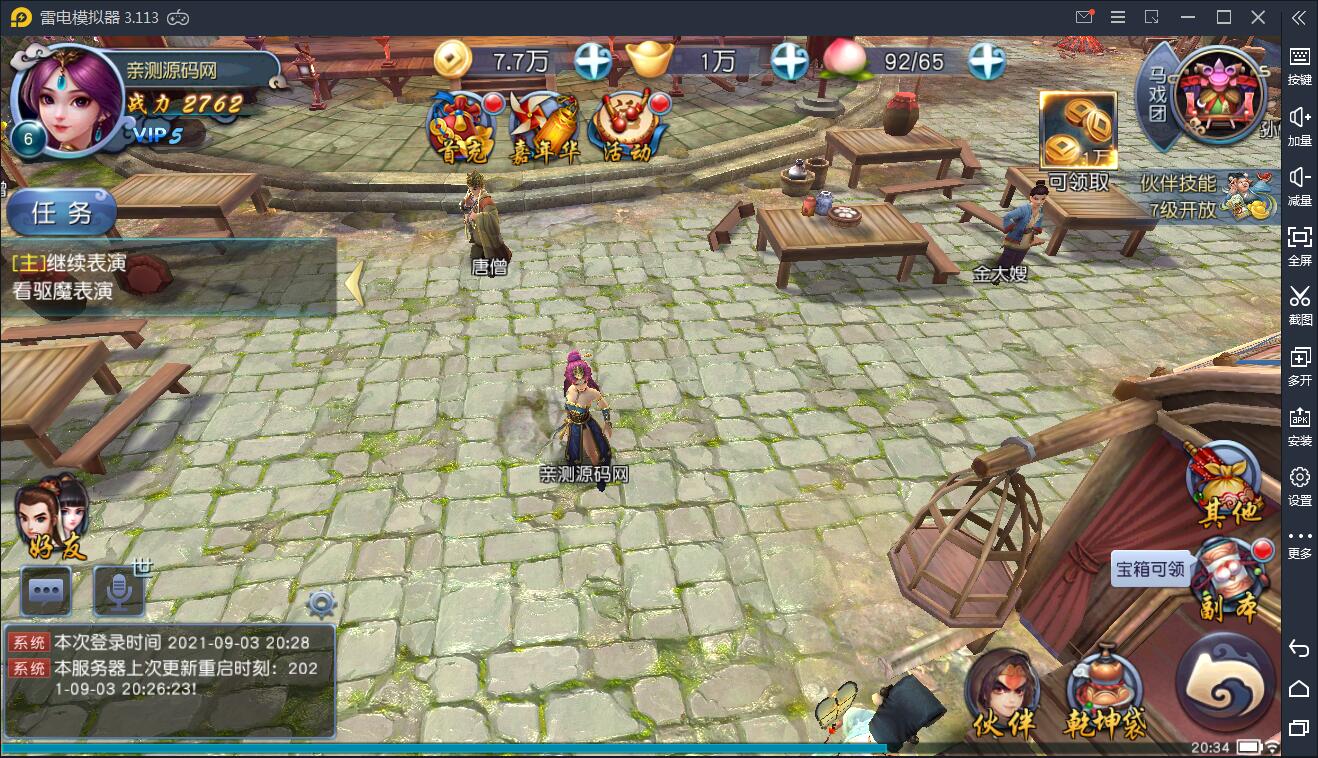1318x758 pixels.
Task: Open the 首充 first recharge offer
Action: coord(463,127)
